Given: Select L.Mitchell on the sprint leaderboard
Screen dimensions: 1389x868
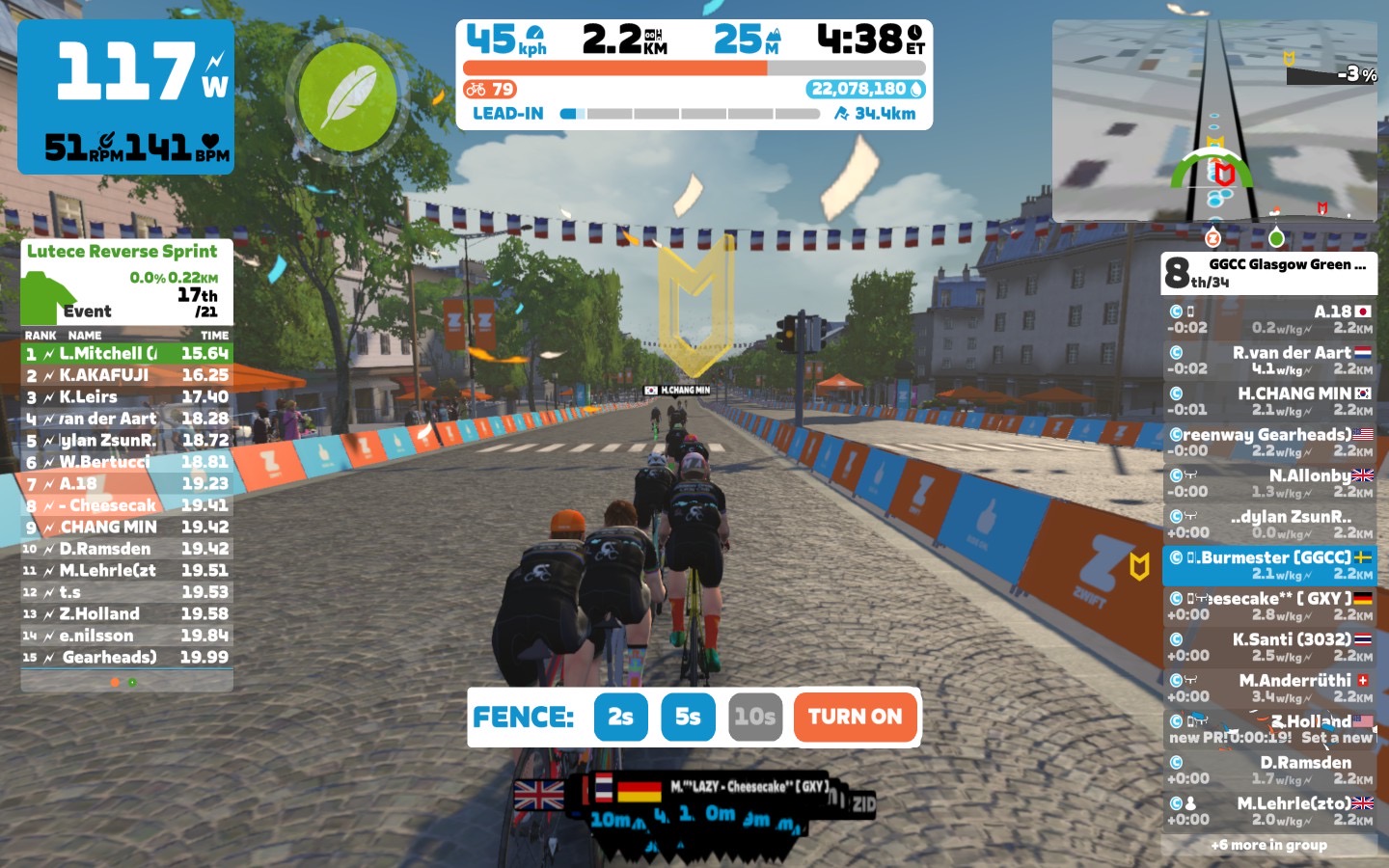Looking at the screenshot, I should [x=126, y=354].
